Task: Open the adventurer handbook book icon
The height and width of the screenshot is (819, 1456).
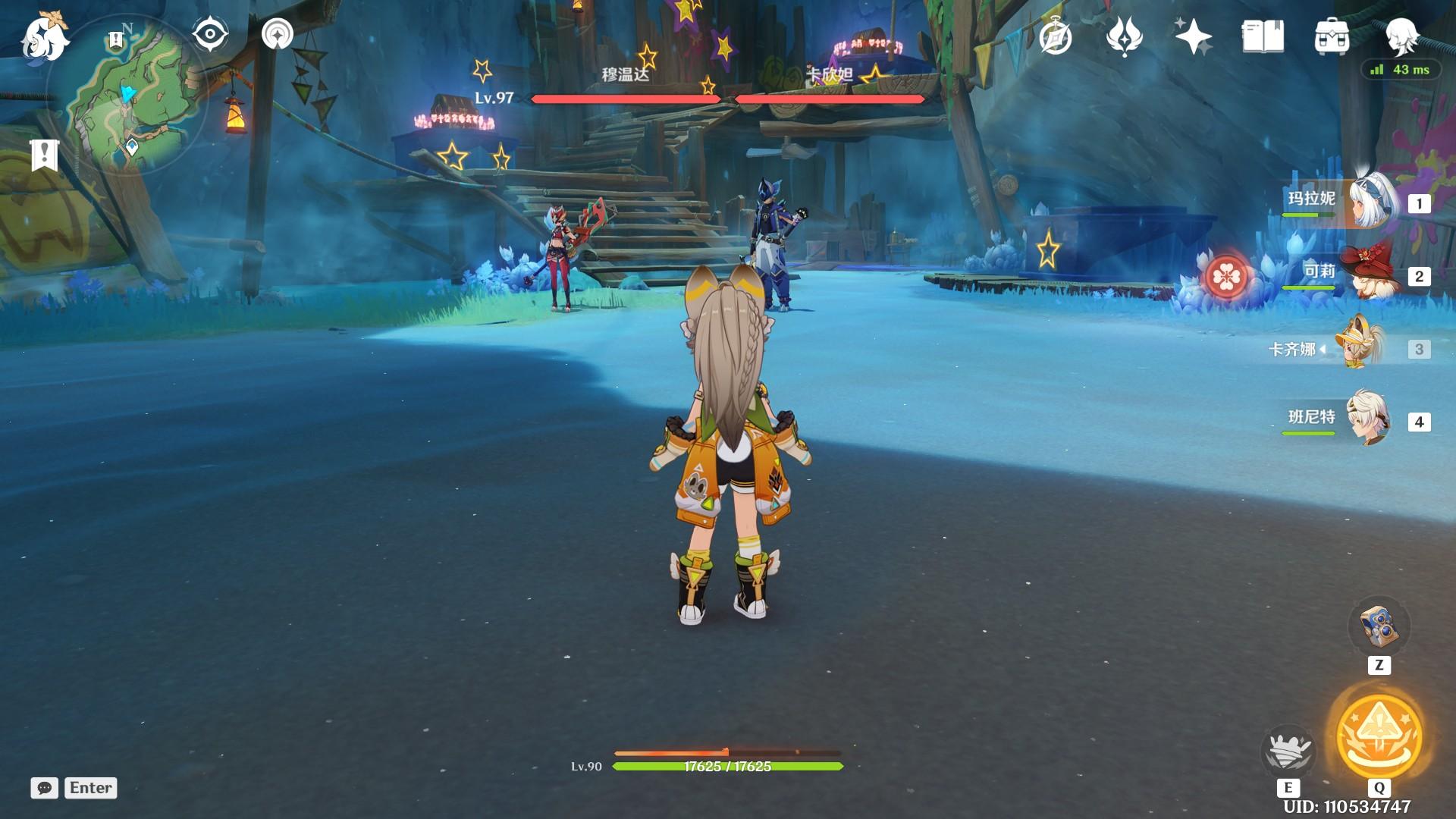Action: click(x=1263, y=36)
